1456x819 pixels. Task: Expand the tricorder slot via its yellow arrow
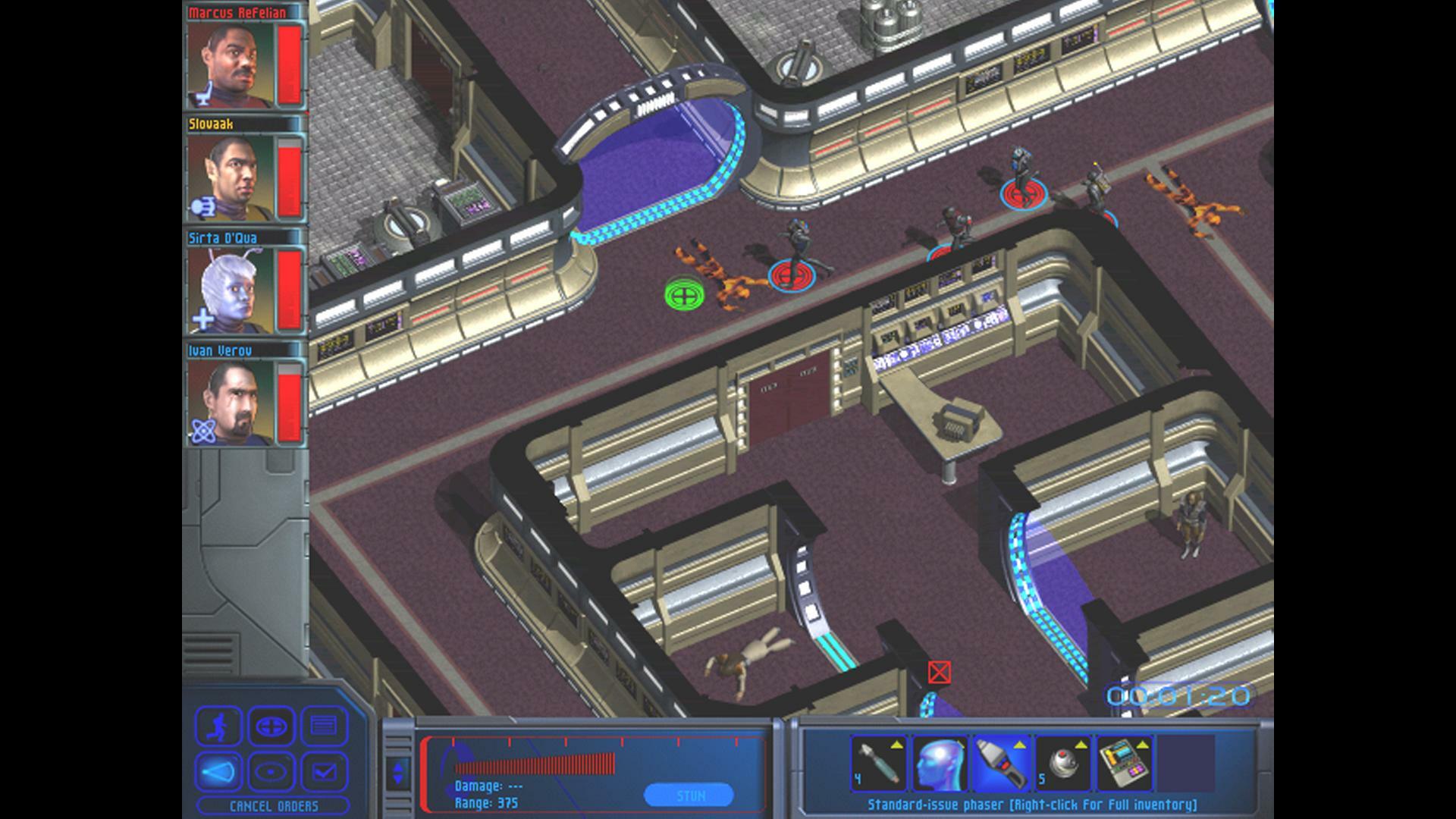click(x=1143, y=745)
